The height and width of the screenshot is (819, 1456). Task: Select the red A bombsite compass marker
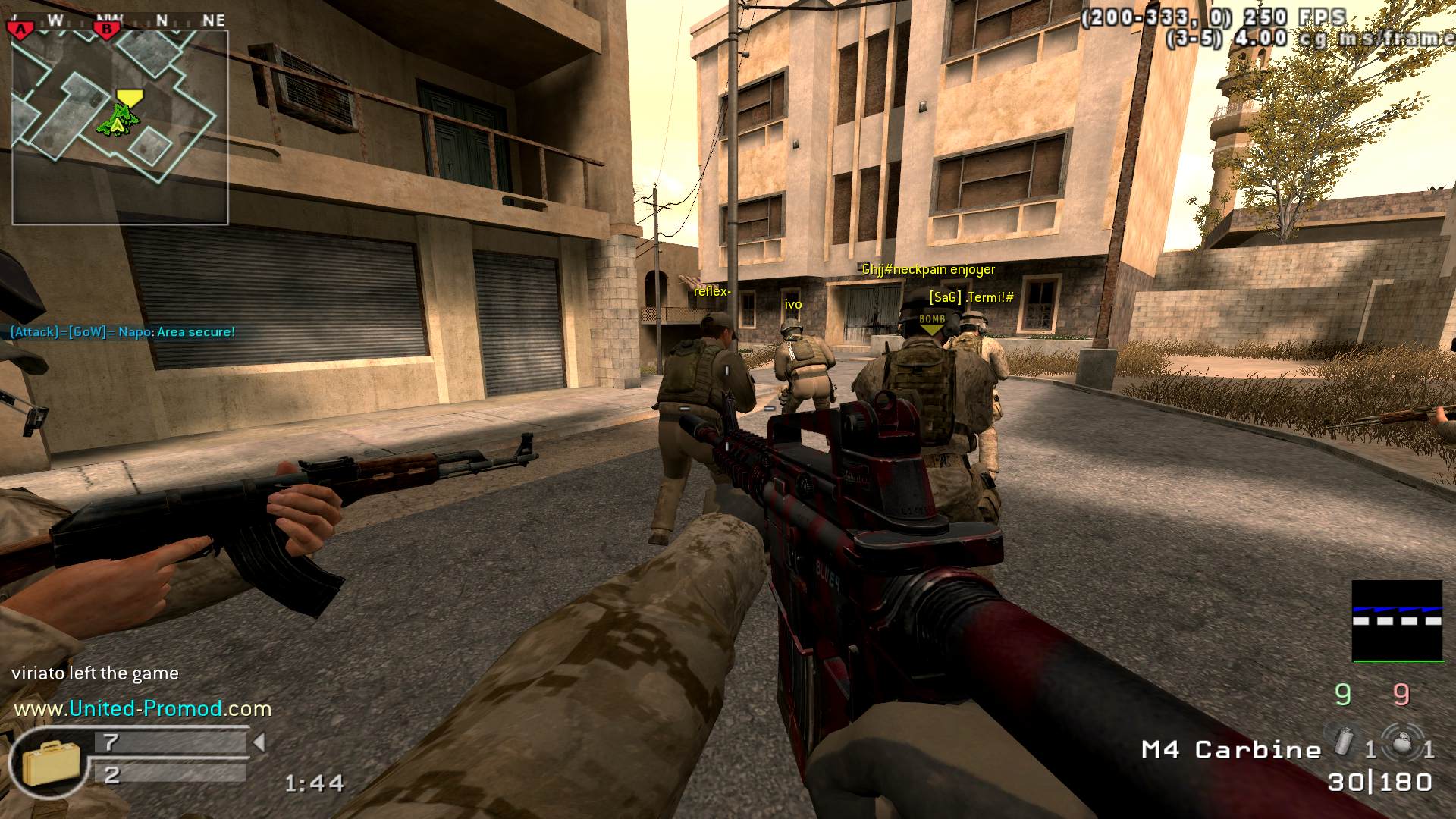21,29
